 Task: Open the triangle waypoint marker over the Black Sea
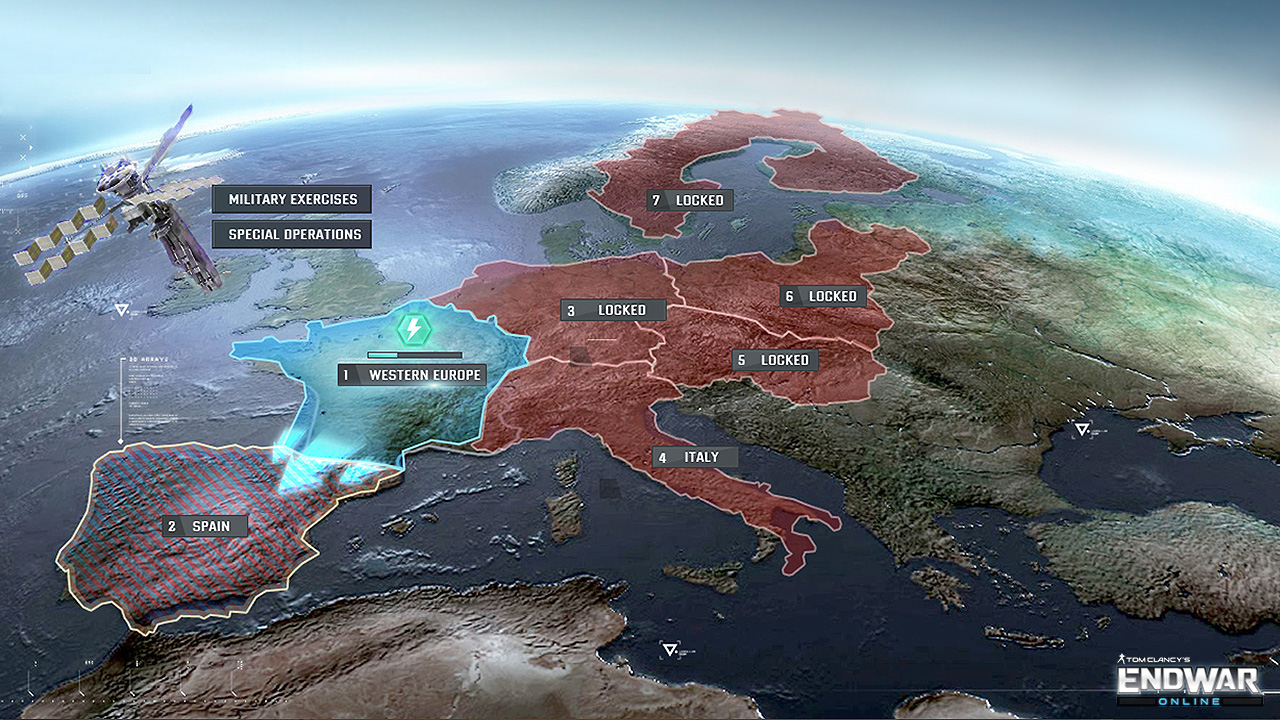[x=1081, y=428]
